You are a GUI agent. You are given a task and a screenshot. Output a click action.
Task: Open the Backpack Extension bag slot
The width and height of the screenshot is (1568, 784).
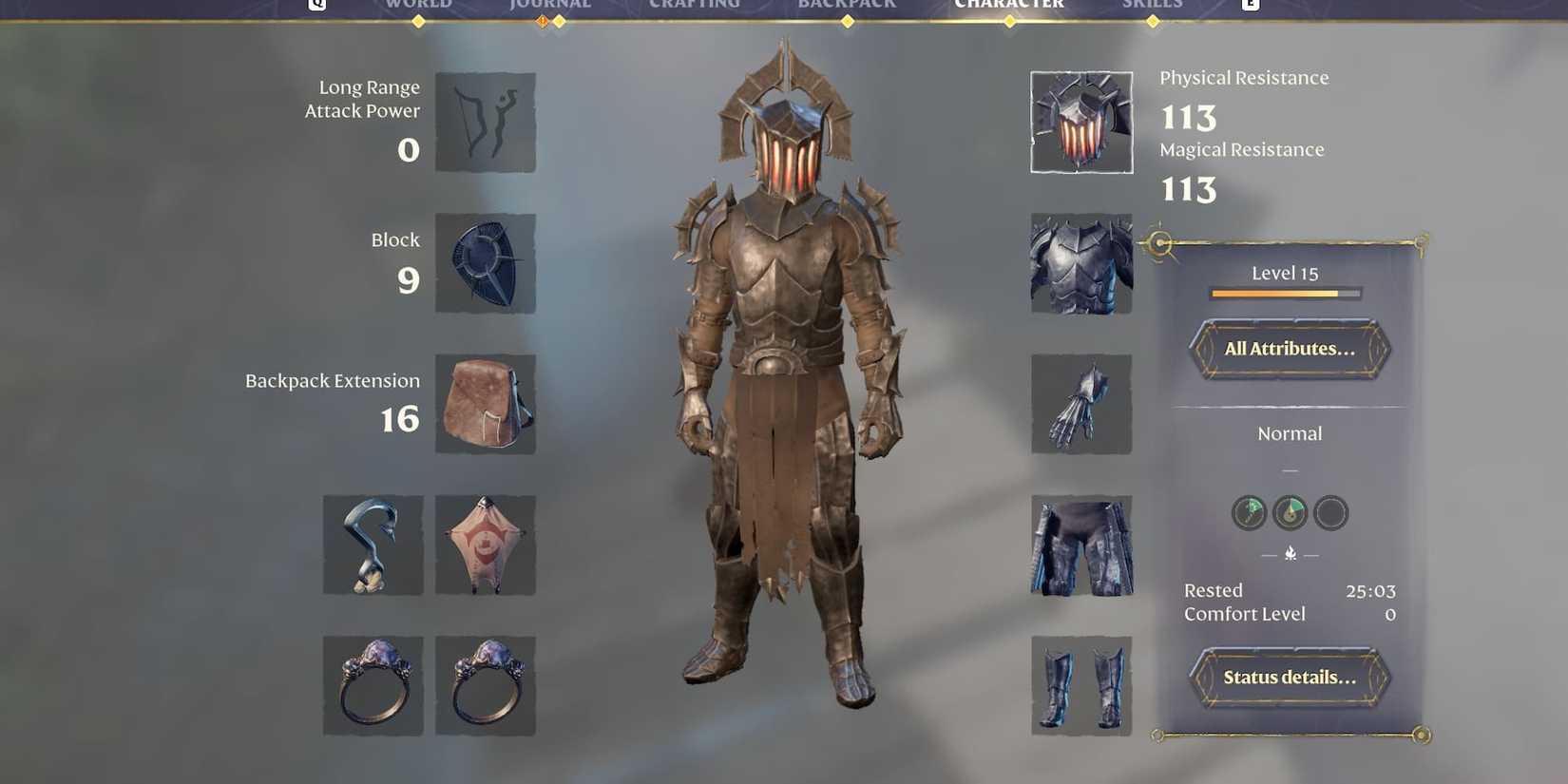[485, 404]
